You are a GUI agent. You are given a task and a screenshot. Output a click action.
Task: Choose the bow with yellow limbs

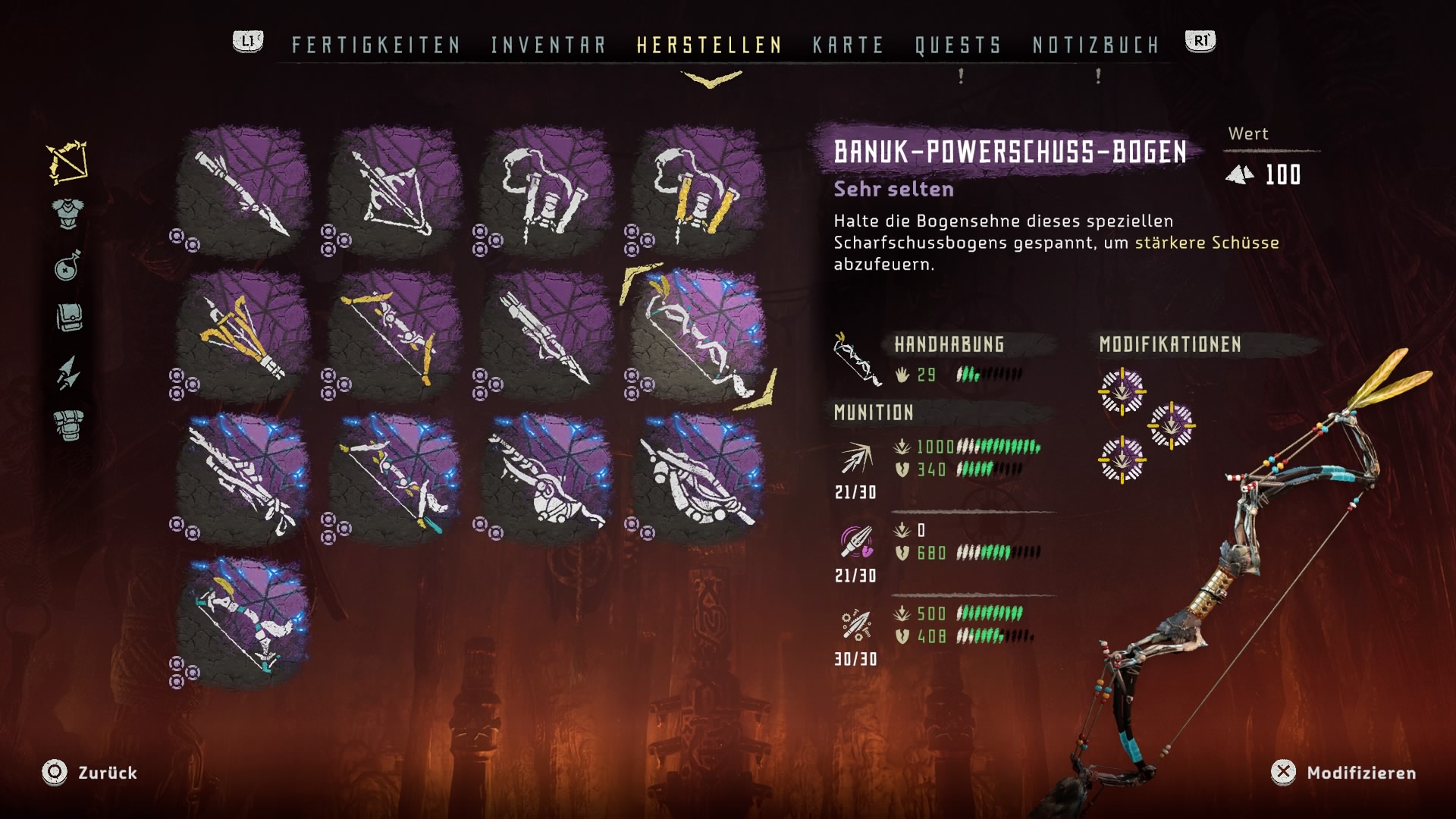click(x=394, y=337)
